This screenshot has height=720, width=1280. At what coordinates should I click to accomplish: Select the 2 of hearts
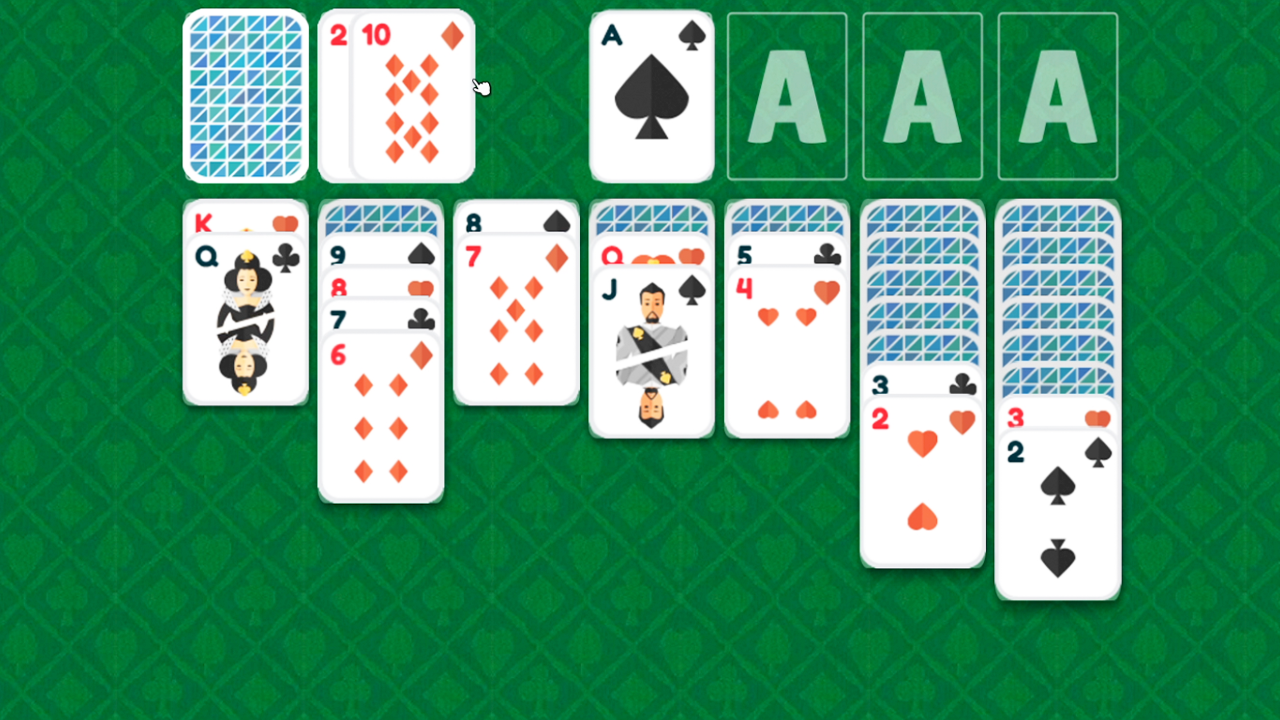[922, 480]
